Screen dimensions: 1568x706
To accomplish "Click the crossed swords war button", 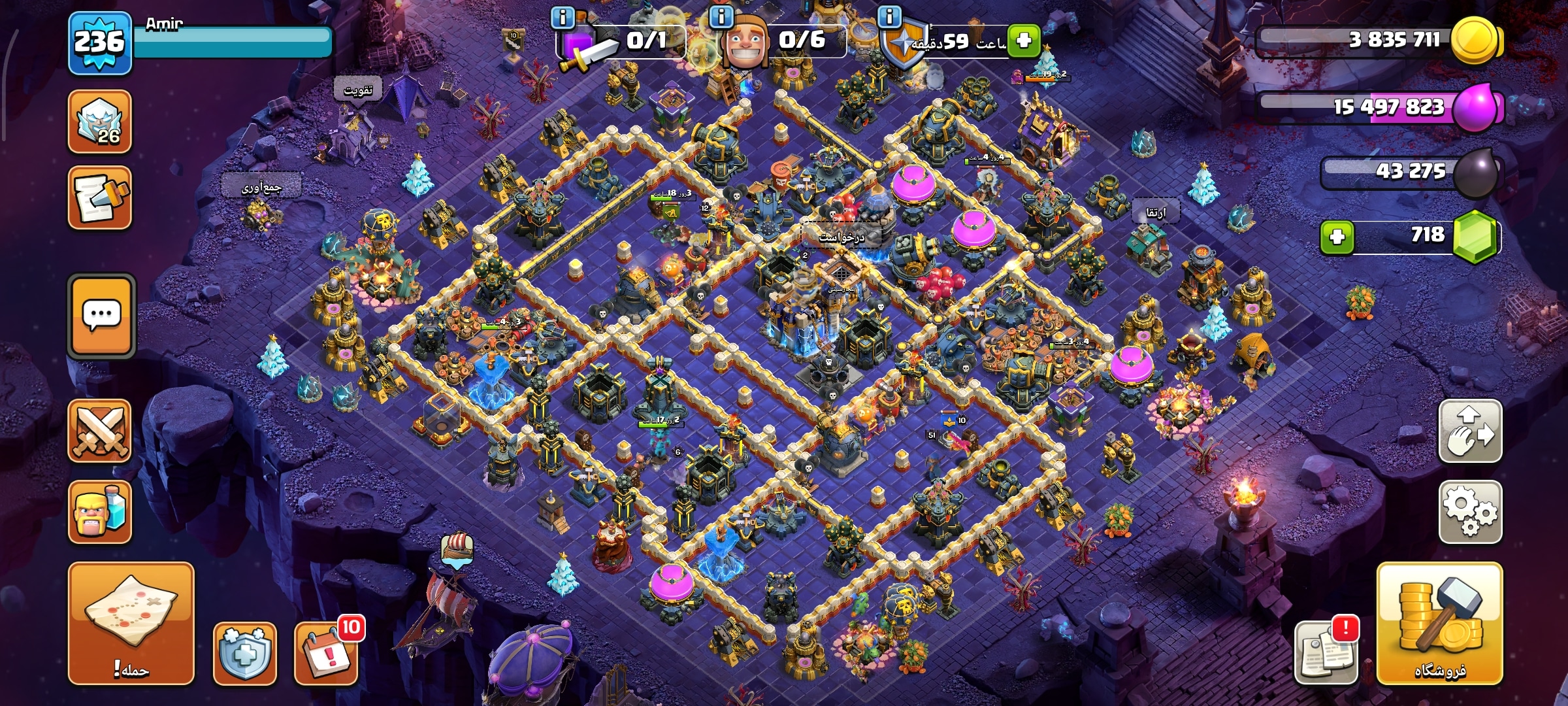I will 100,431.
